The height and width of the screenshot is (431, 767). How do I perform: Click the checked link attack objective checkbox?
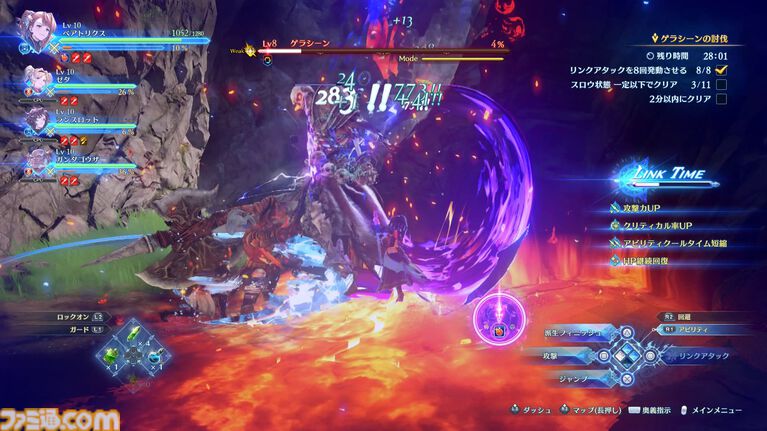click(722, 70)
